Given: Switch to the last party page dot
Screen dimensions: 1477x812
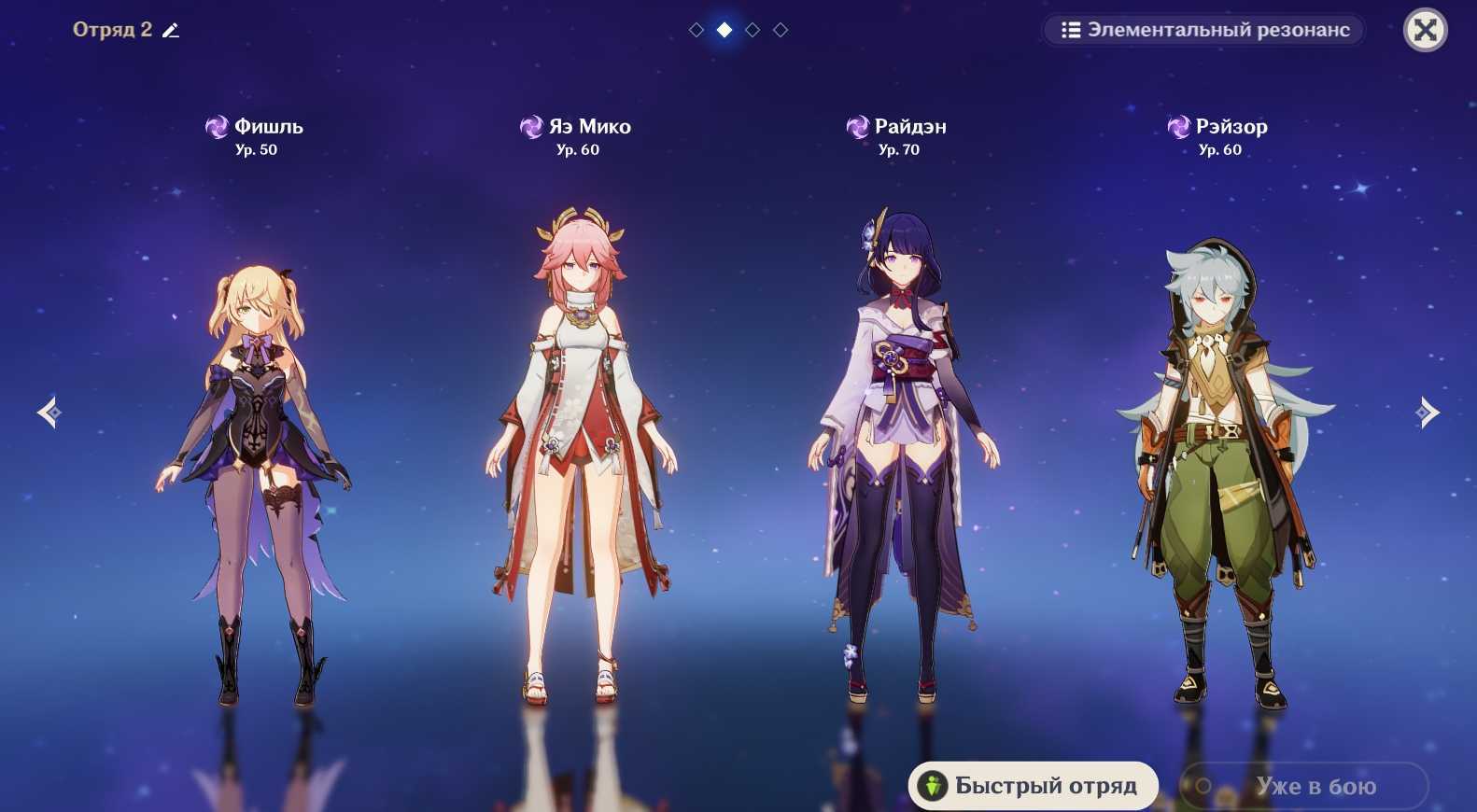Looking at the screenshot, I should [781, 30].
